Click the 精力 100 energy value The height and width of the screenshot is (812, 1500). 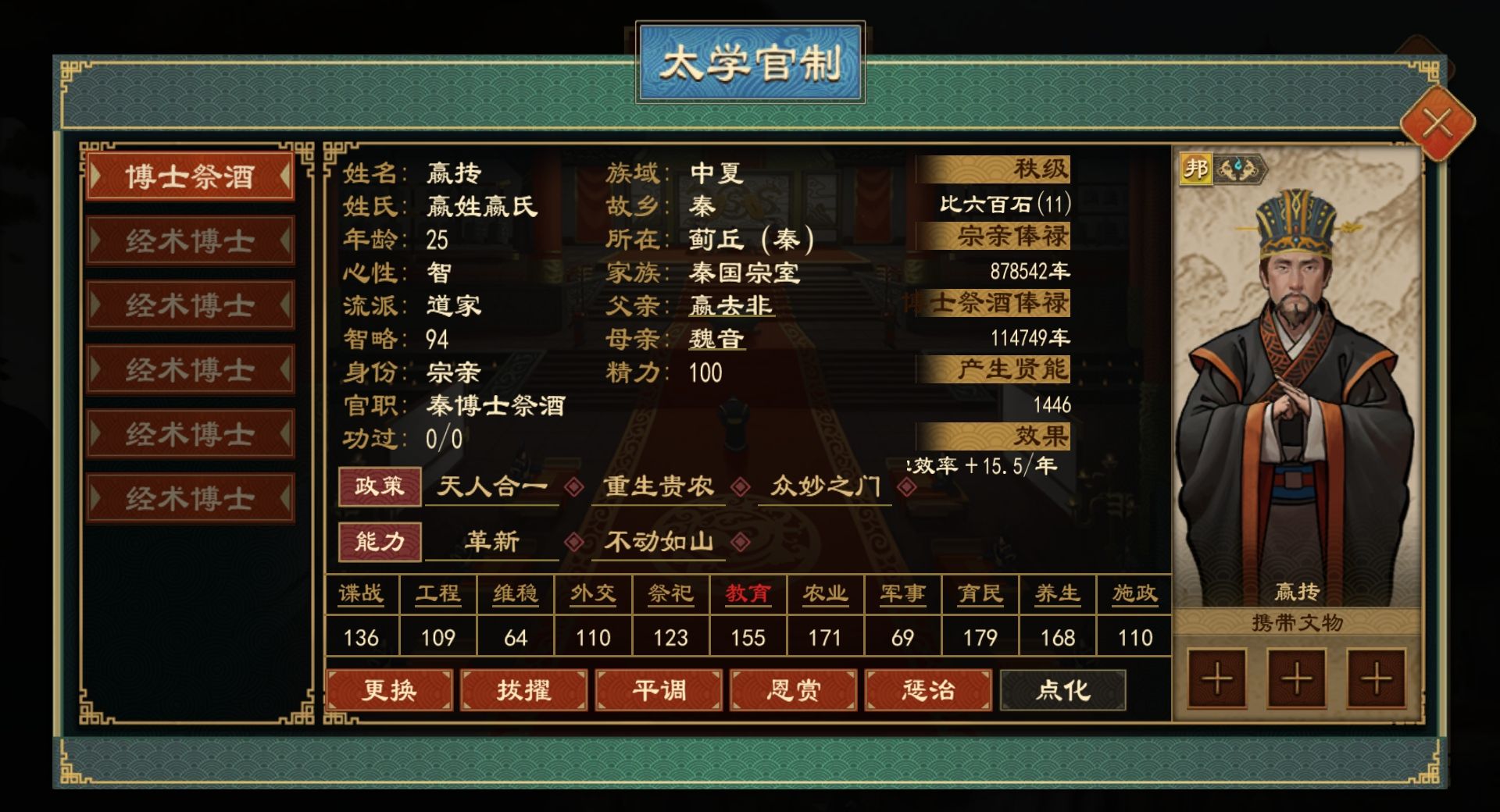coord(708,373)
